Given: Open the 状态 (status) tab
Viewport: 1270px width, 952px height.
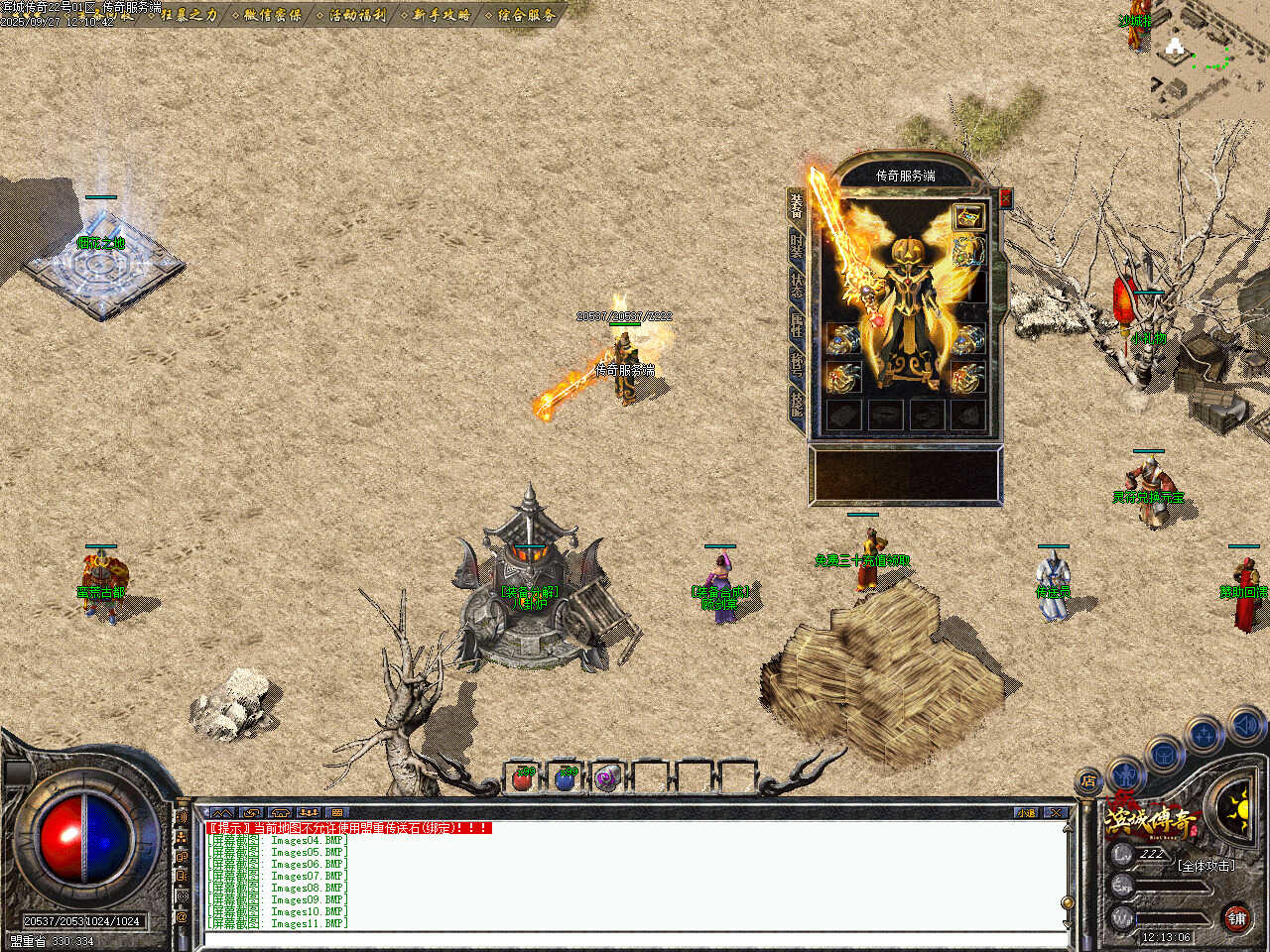Looking at the screenshot, I should [x=797, y=285].
